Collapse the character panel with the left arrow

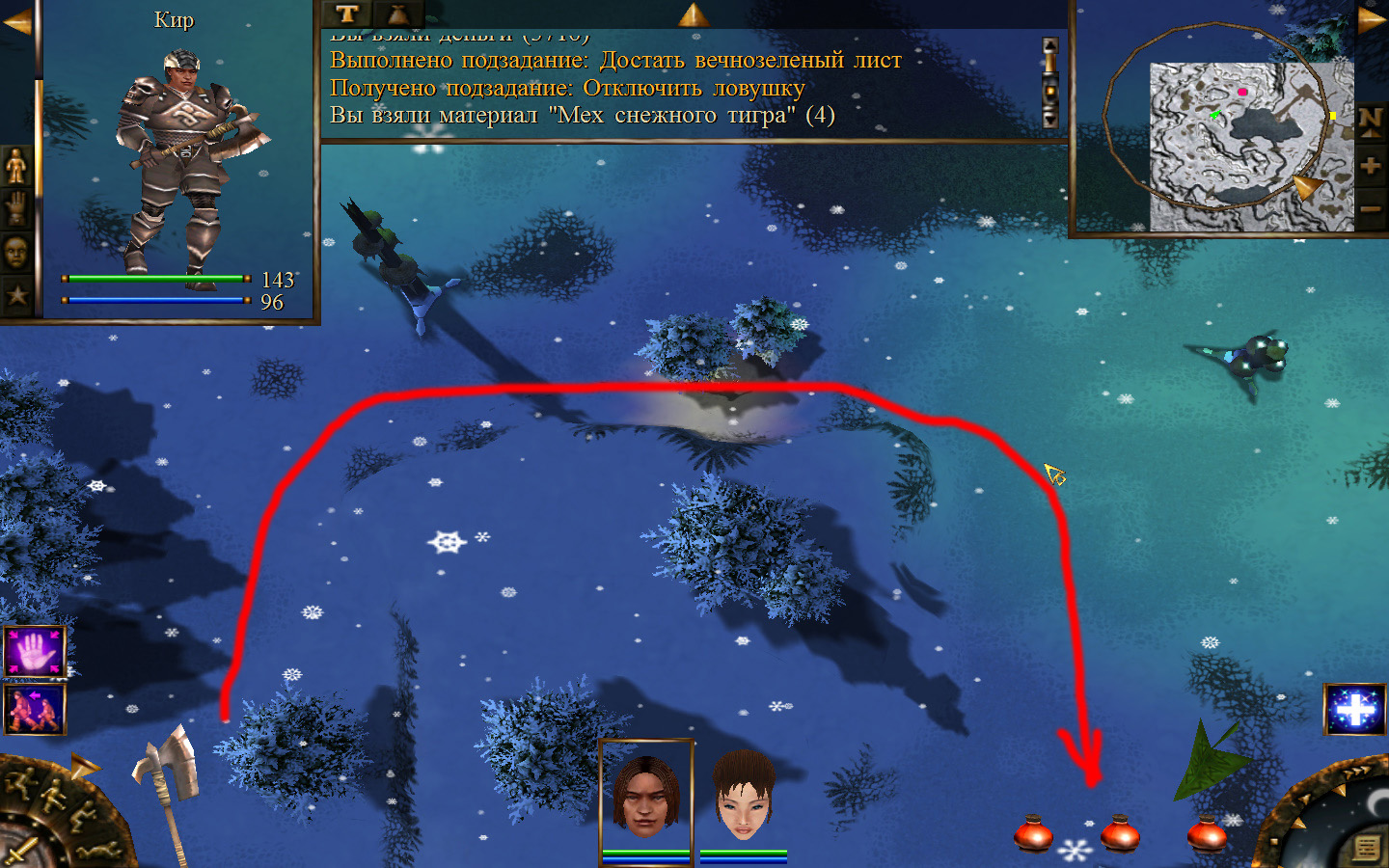coord(16,20)
